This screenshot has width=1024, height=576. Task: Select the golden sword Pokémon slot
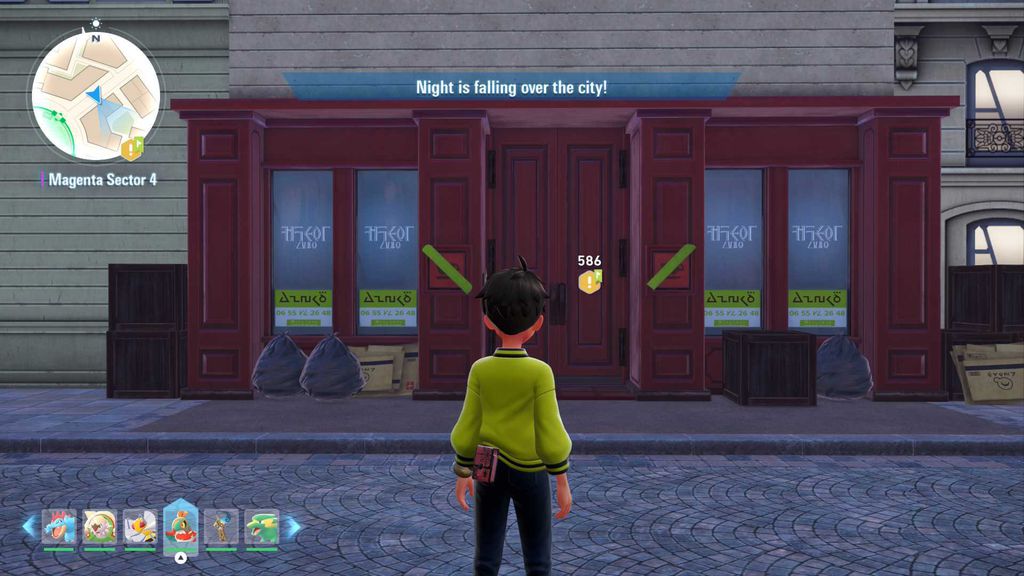221,526
